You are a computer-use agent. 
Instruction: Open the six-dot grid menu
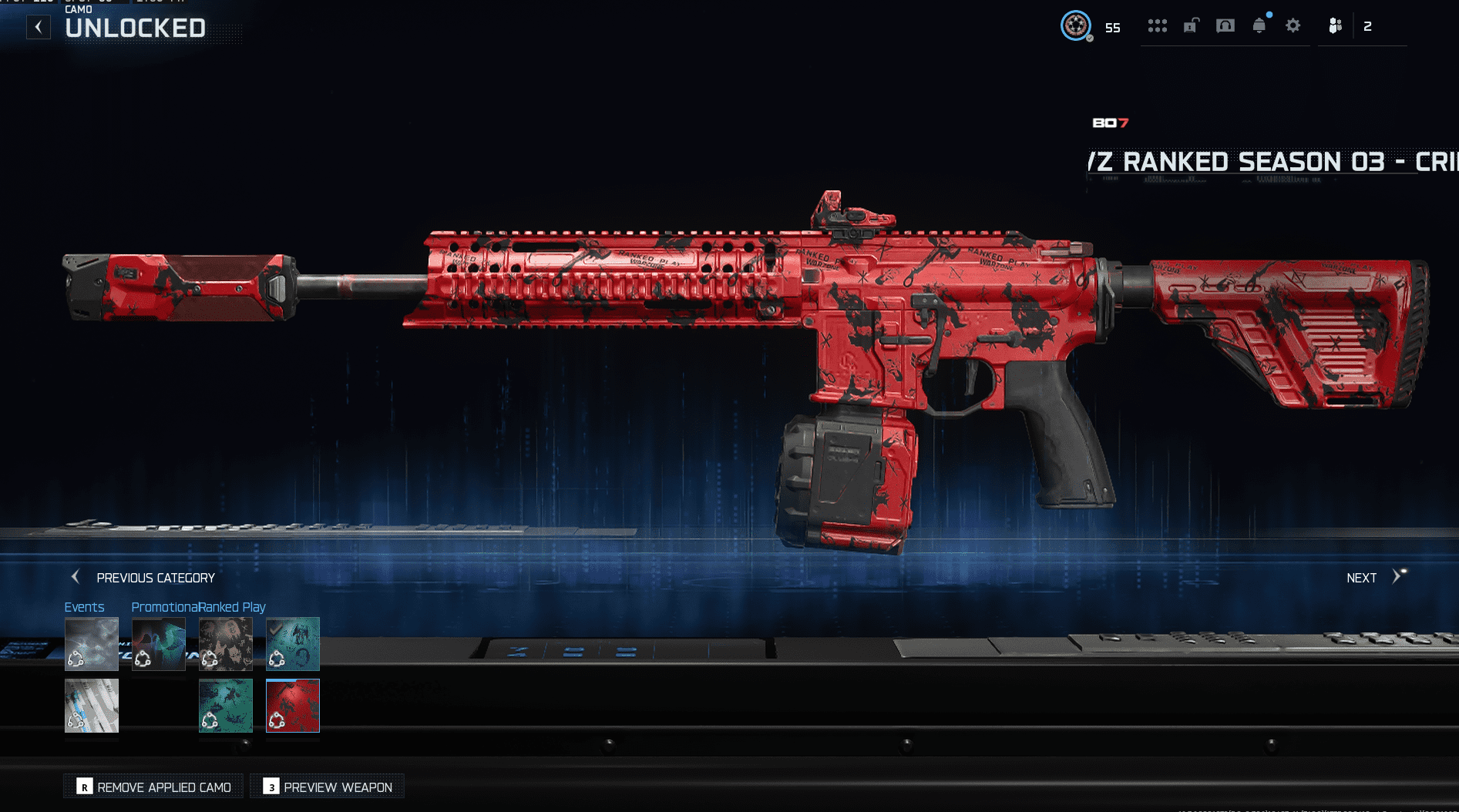[x=1157, y=26]
